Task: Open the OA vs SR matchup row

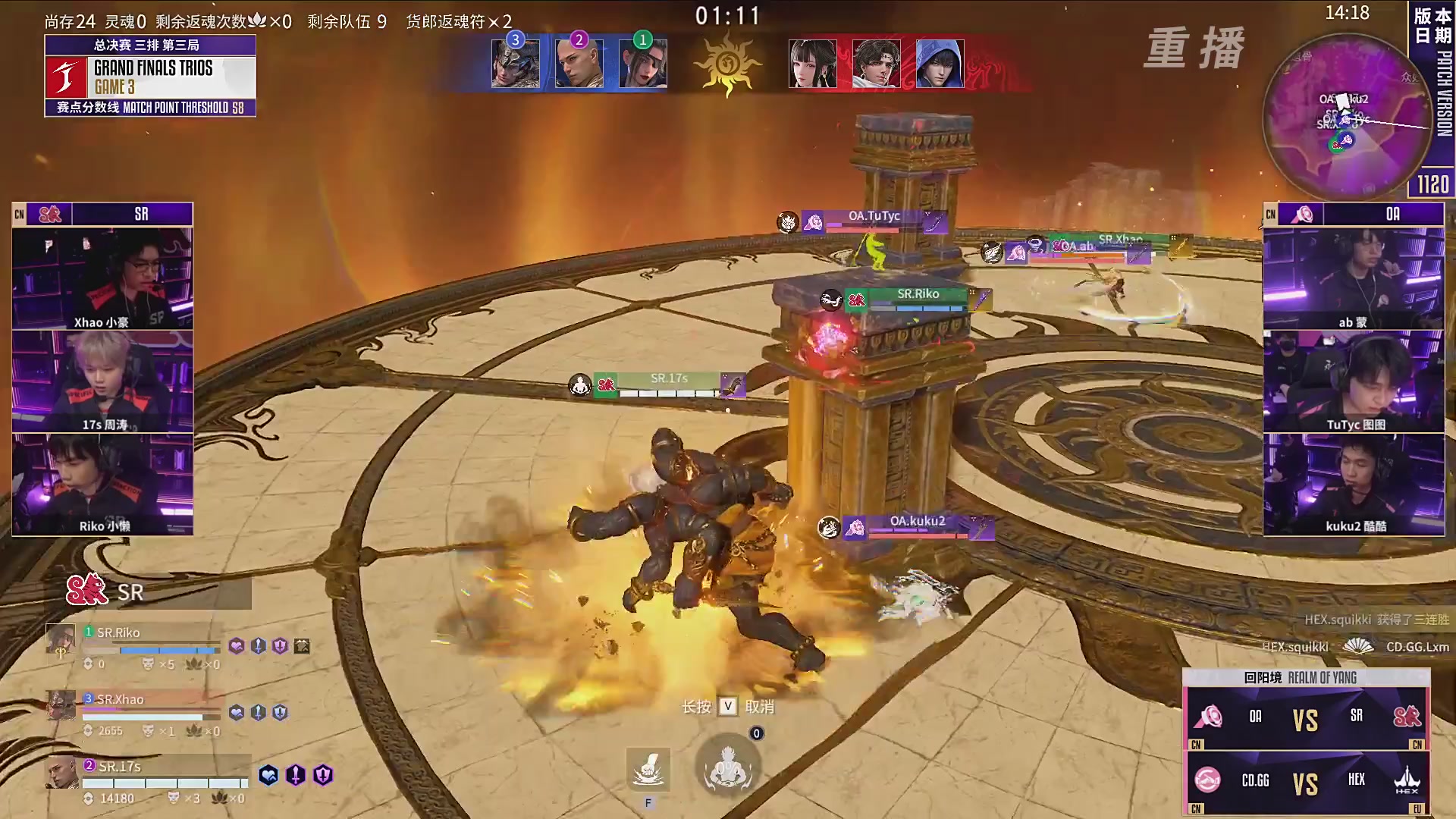Action: pos(1306,717)
